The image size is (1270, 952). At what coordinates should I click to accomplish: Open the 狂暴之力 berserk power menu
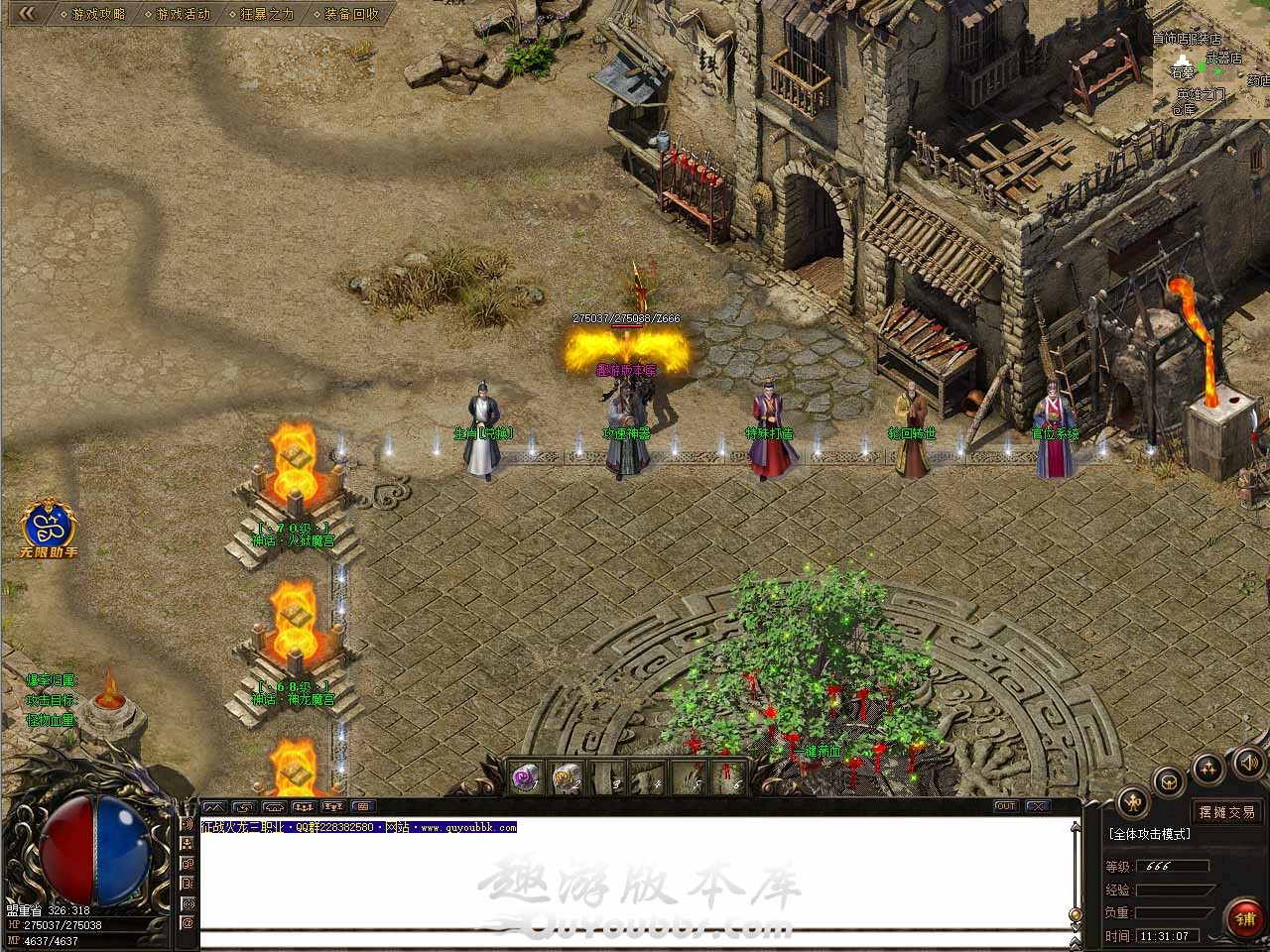(x=267, y=14)
